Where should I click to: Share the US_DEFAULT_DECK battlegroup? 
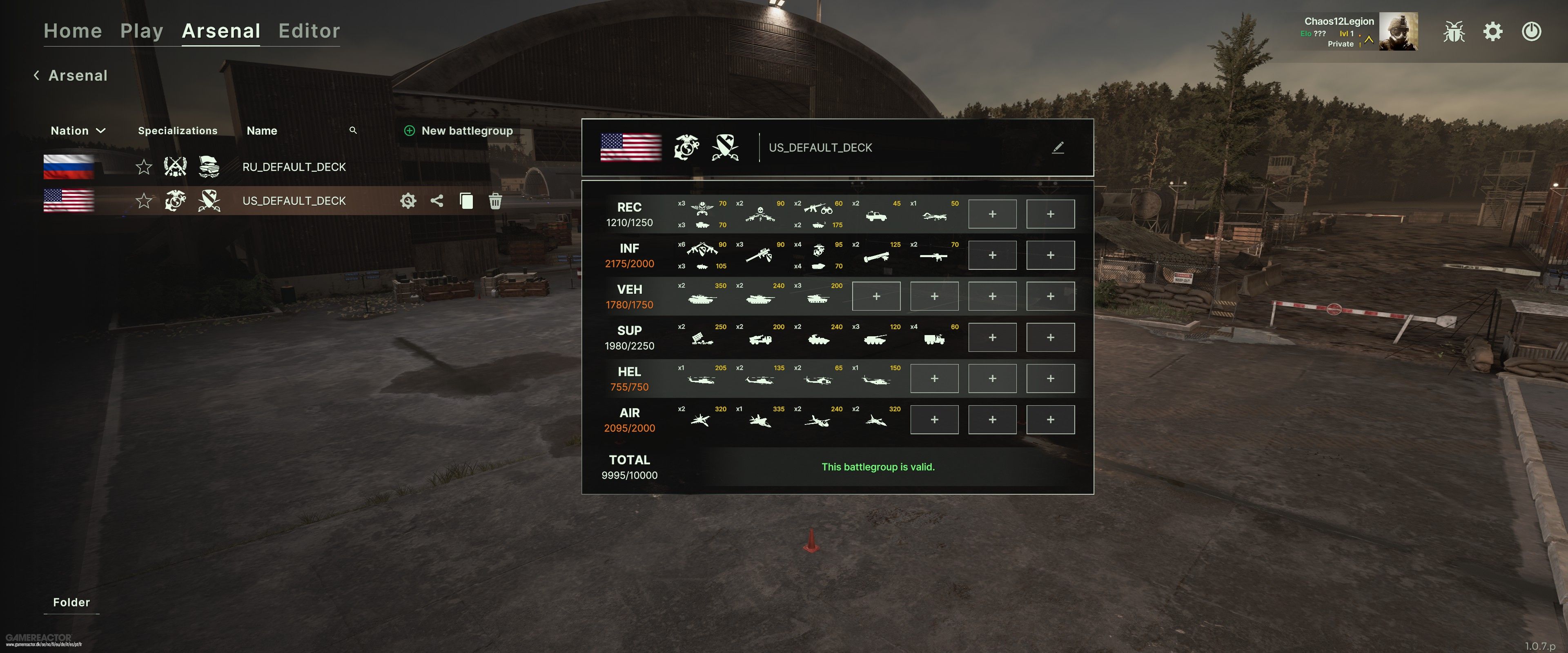tap(437, 201)
